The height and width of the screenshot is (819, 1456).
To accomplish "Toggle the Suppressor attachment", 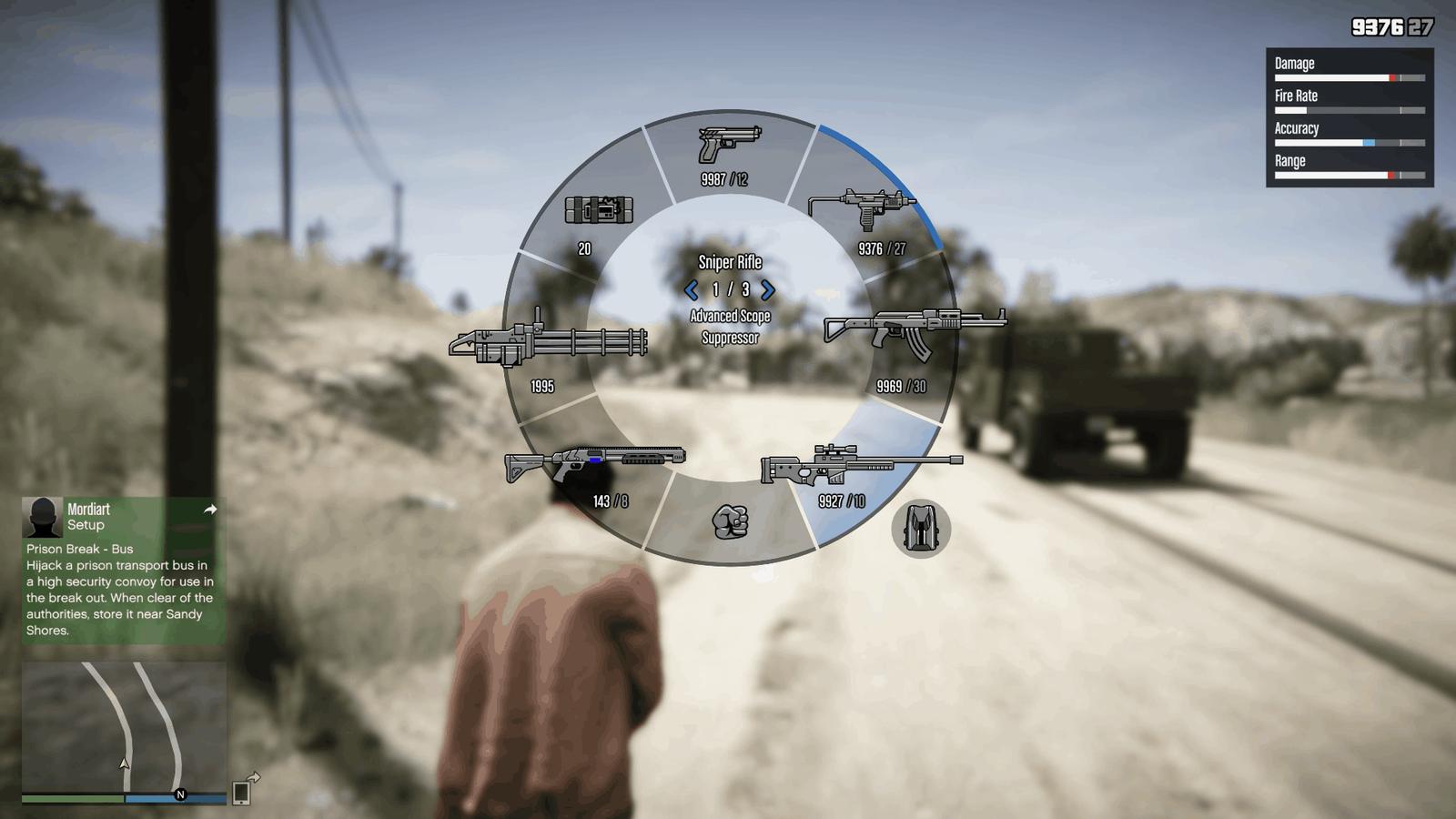I will 729,337.
